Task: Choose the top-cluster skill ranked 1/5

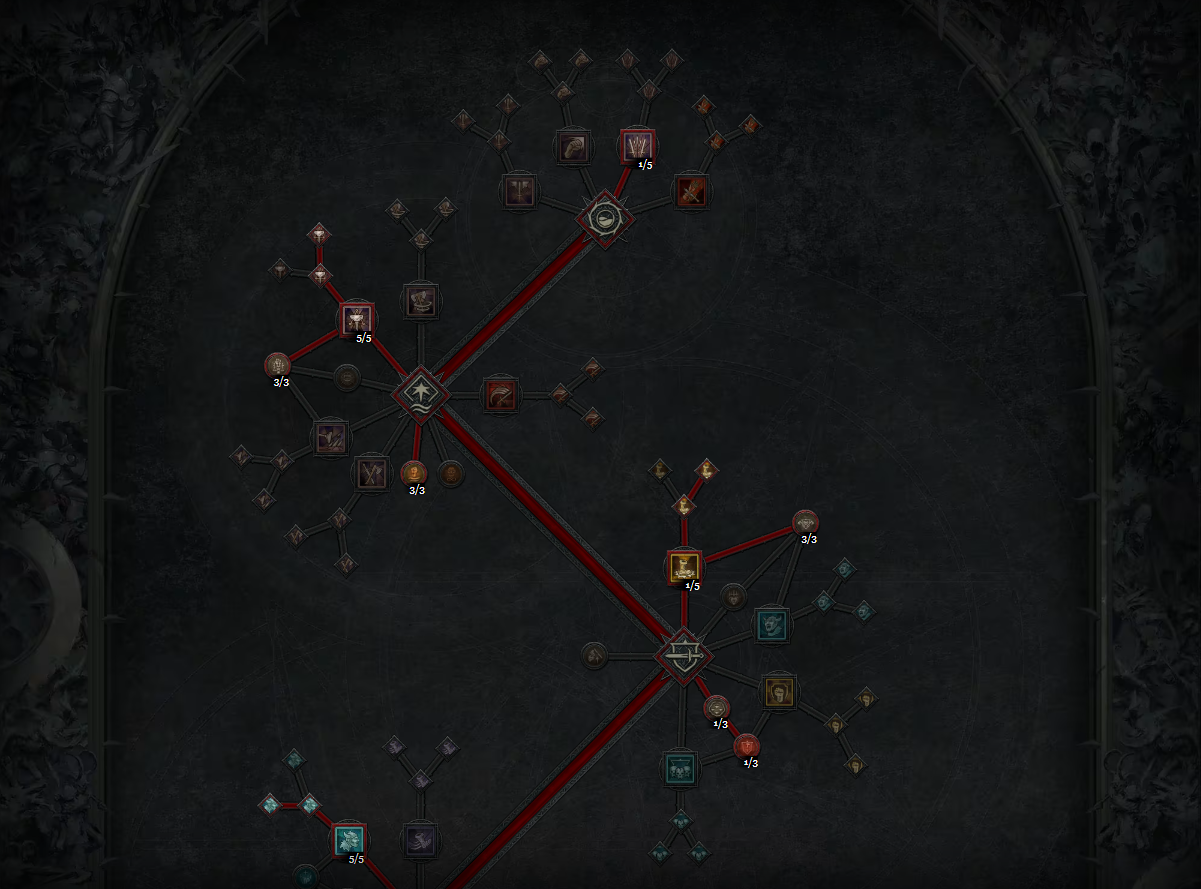Action: pyautogui.click(x=637, y=146)
